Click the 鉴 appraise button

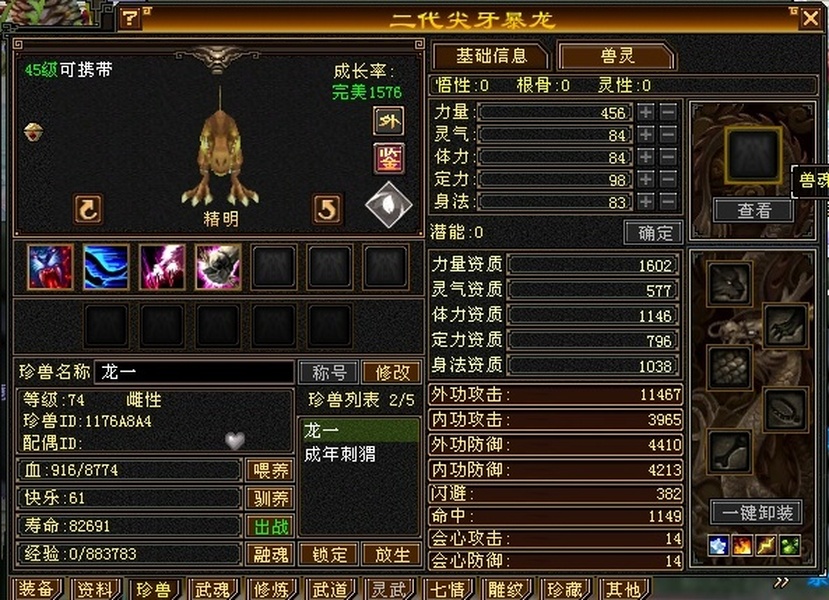(388, 158)
